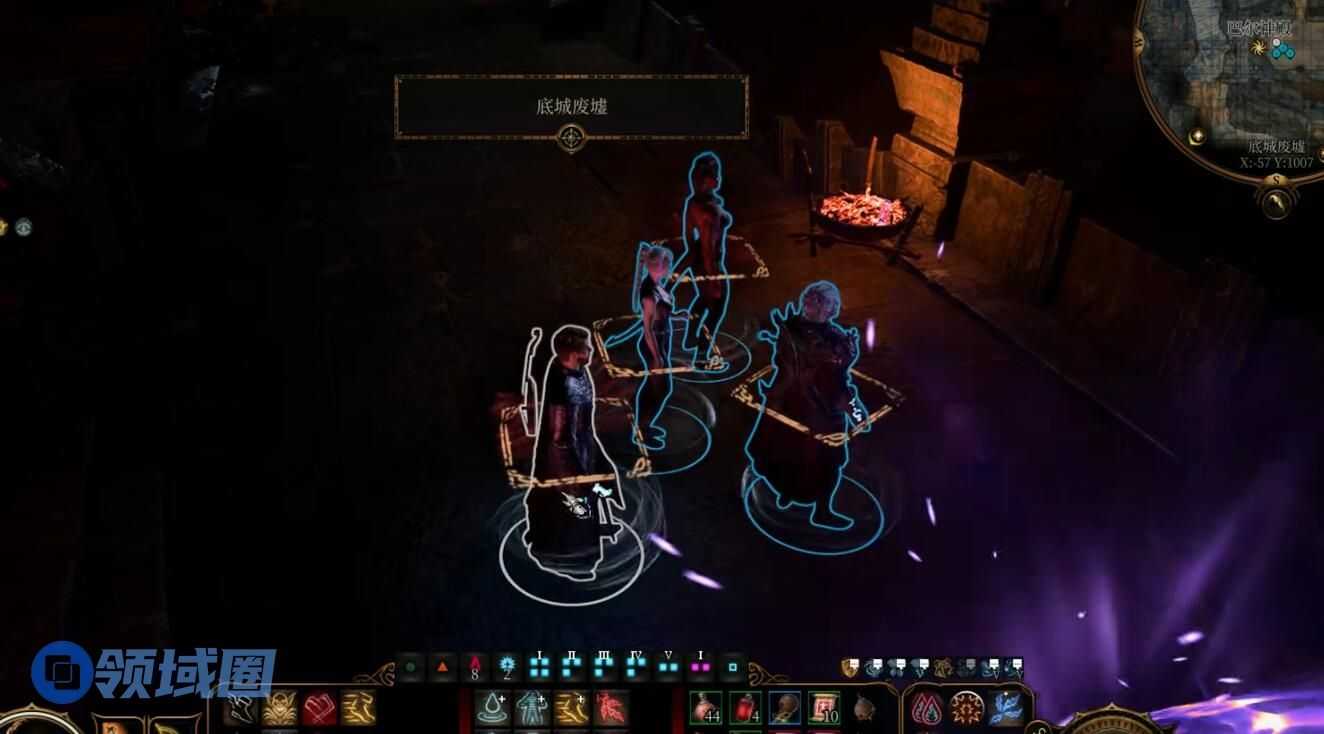The image size is (1324, 734).
Task: Select the magenta spell slot filter
Action: pos(699,665)
